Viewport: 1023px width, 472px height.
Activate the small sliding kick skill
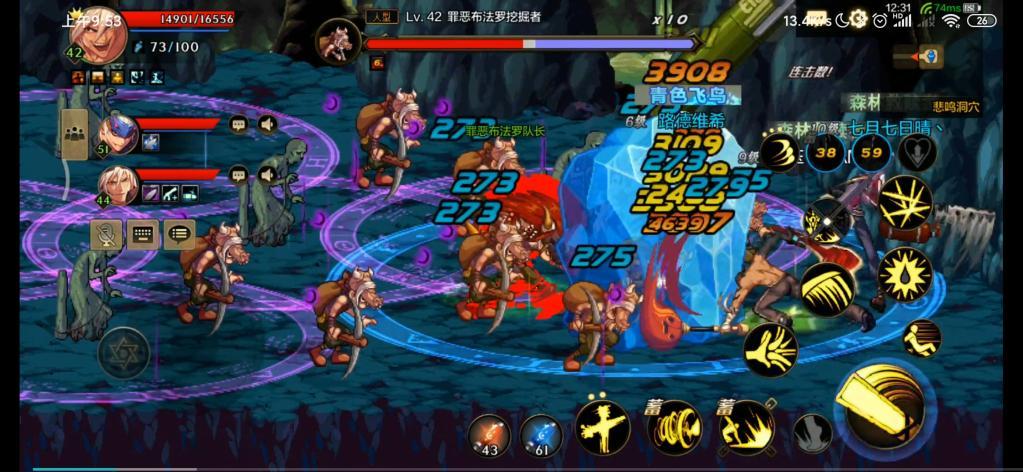pos(921,338)
